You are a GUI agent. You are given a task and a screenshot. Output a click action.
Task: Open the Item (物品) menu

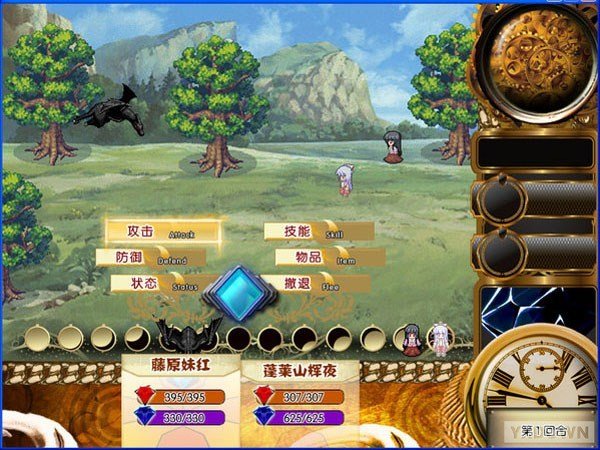324,258
